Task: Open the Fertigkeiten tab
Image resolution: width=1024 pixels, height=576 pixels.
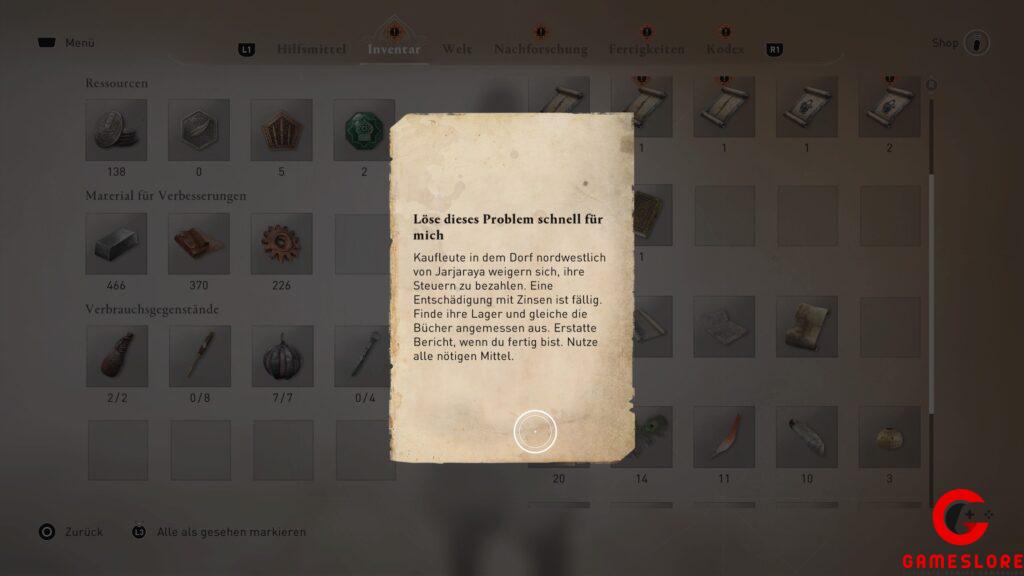Action: tap(646, 48)
